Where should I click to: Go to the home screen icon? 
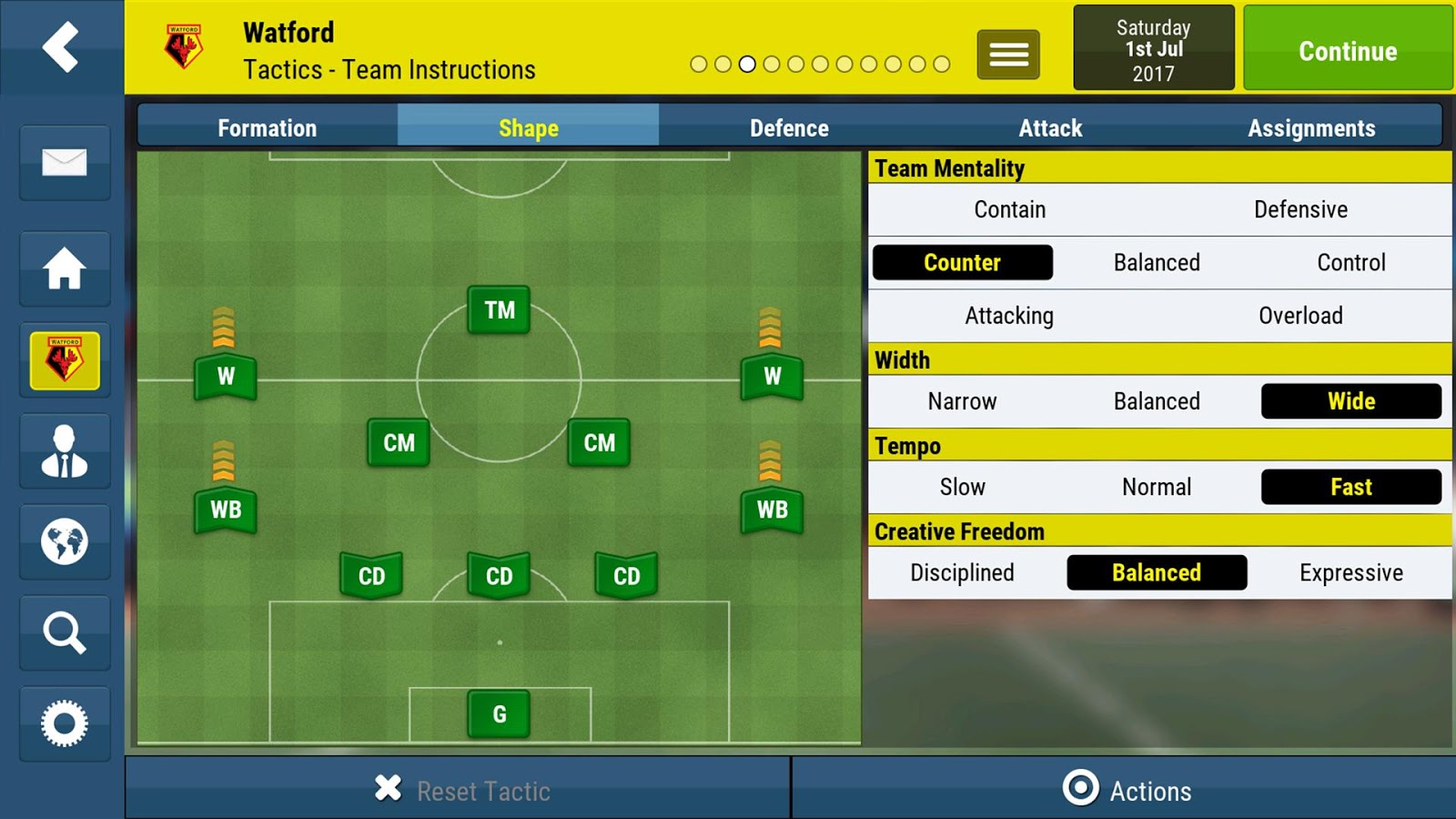click(x=64, y=268)
